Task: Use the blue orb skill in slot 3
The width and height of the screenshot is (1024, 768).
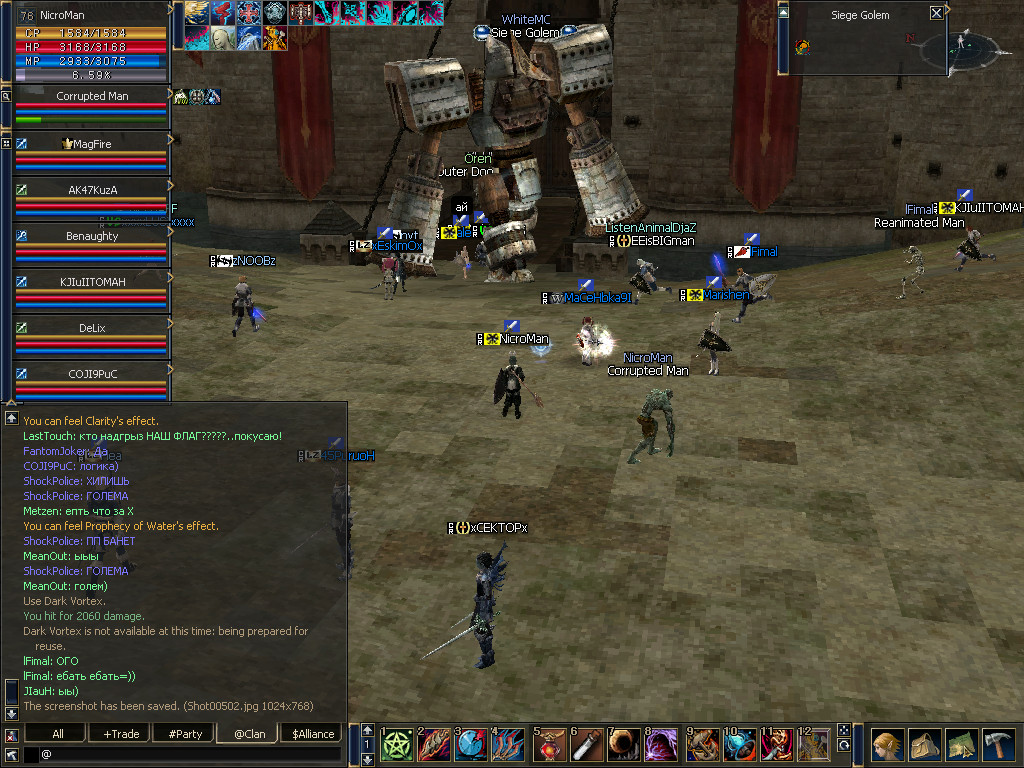Action: click(x=471, y=745)
